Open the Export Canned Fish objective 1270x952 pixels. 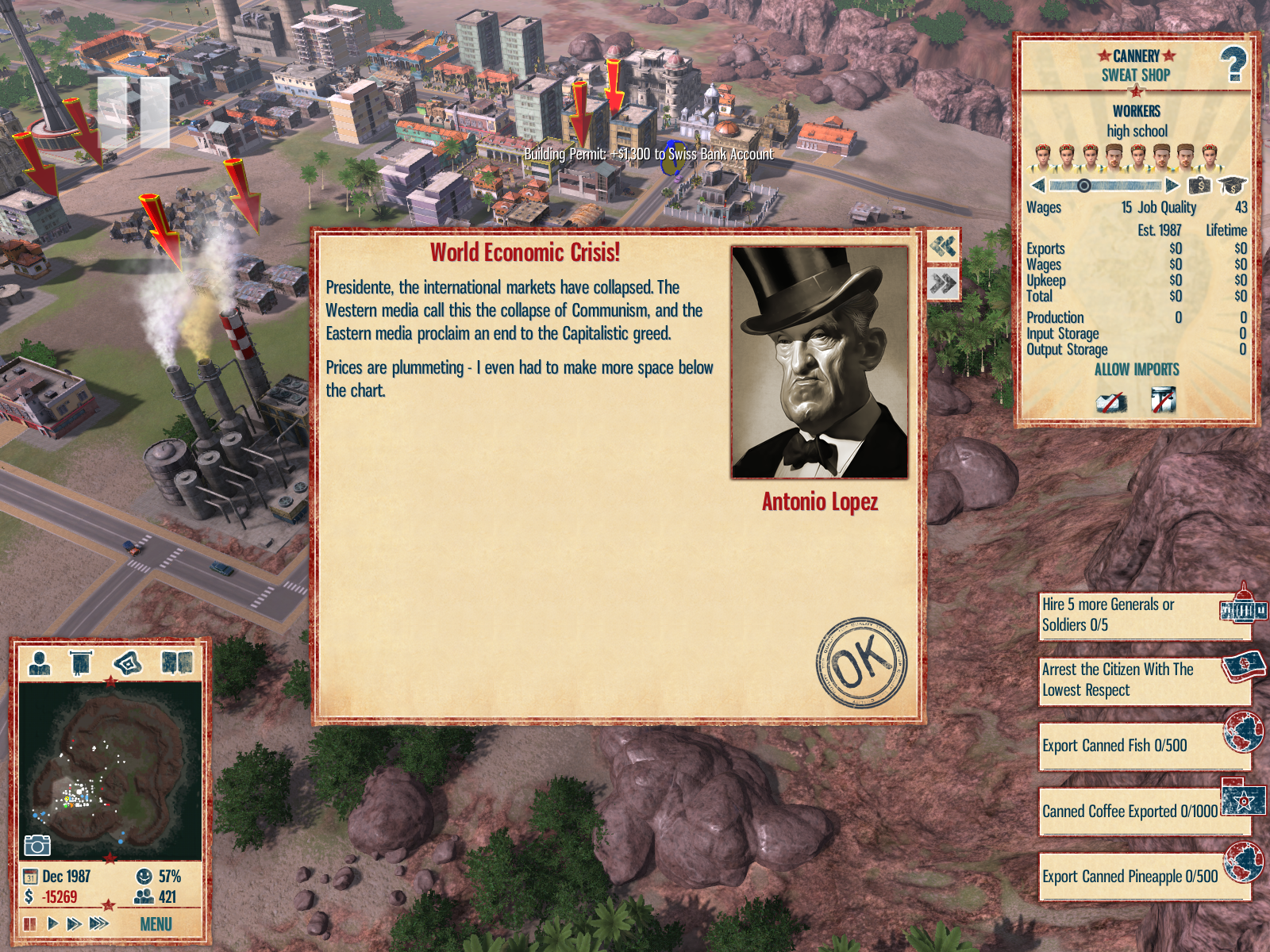coord(1143,746)
